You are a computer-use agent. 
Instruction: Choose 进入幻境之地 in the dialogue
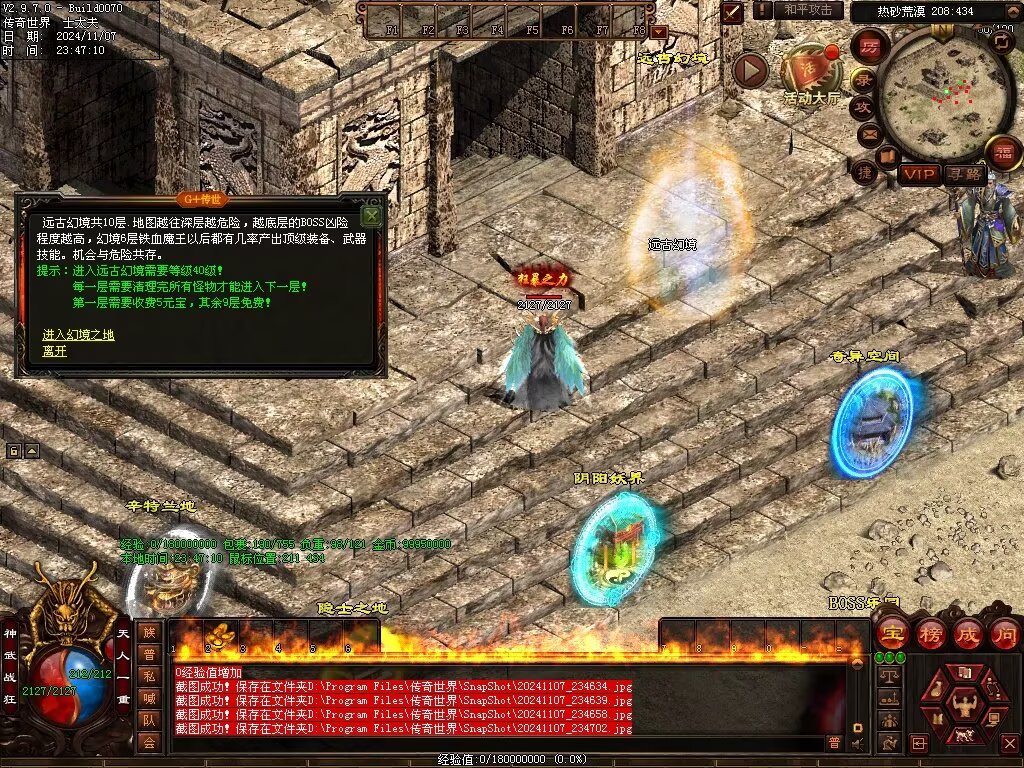78,334
